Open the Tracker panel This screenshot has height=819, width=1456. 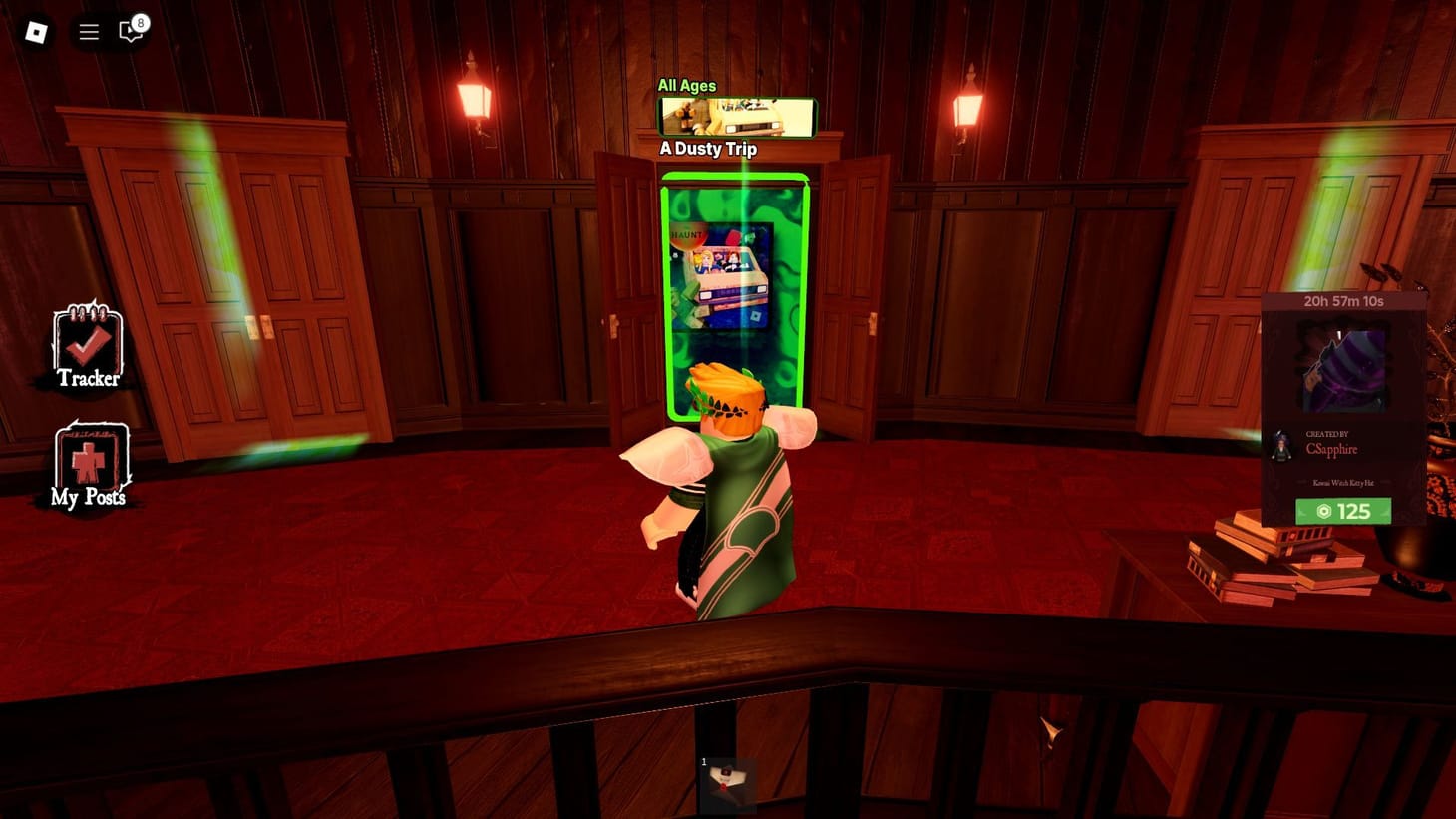click(x=88, y=348)
